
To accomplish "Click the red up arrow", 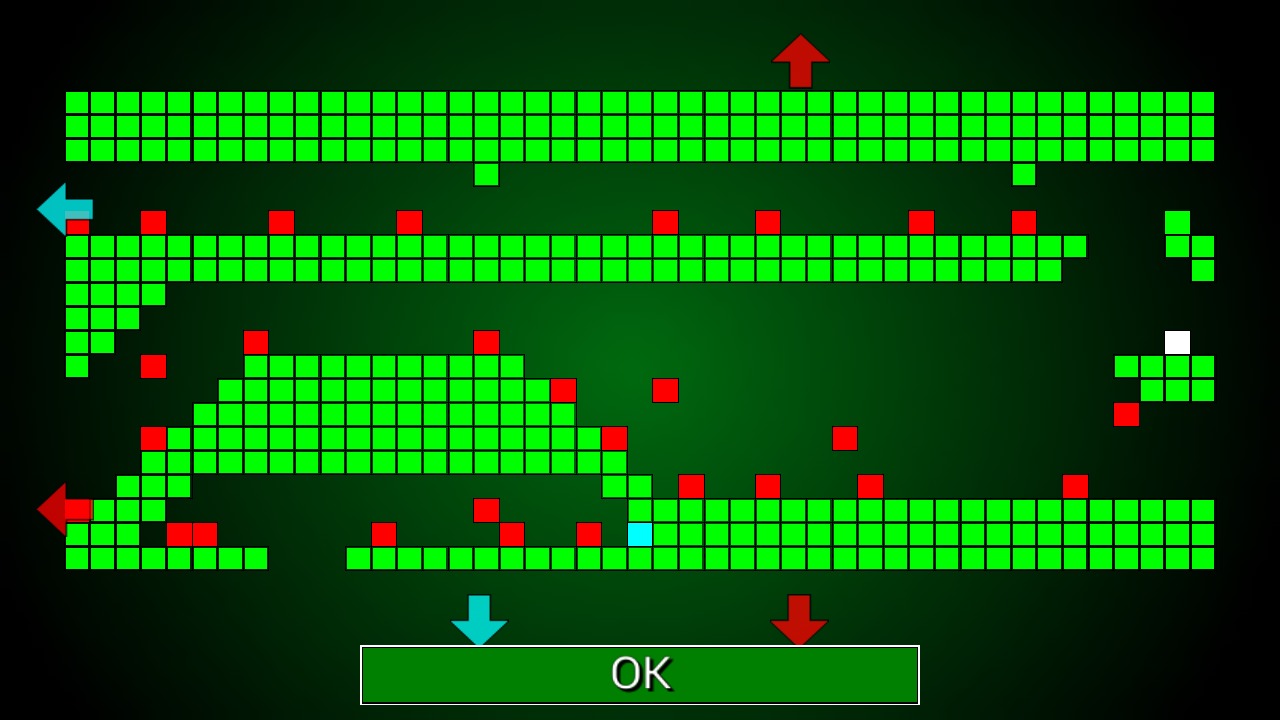I will coord(800,60).
